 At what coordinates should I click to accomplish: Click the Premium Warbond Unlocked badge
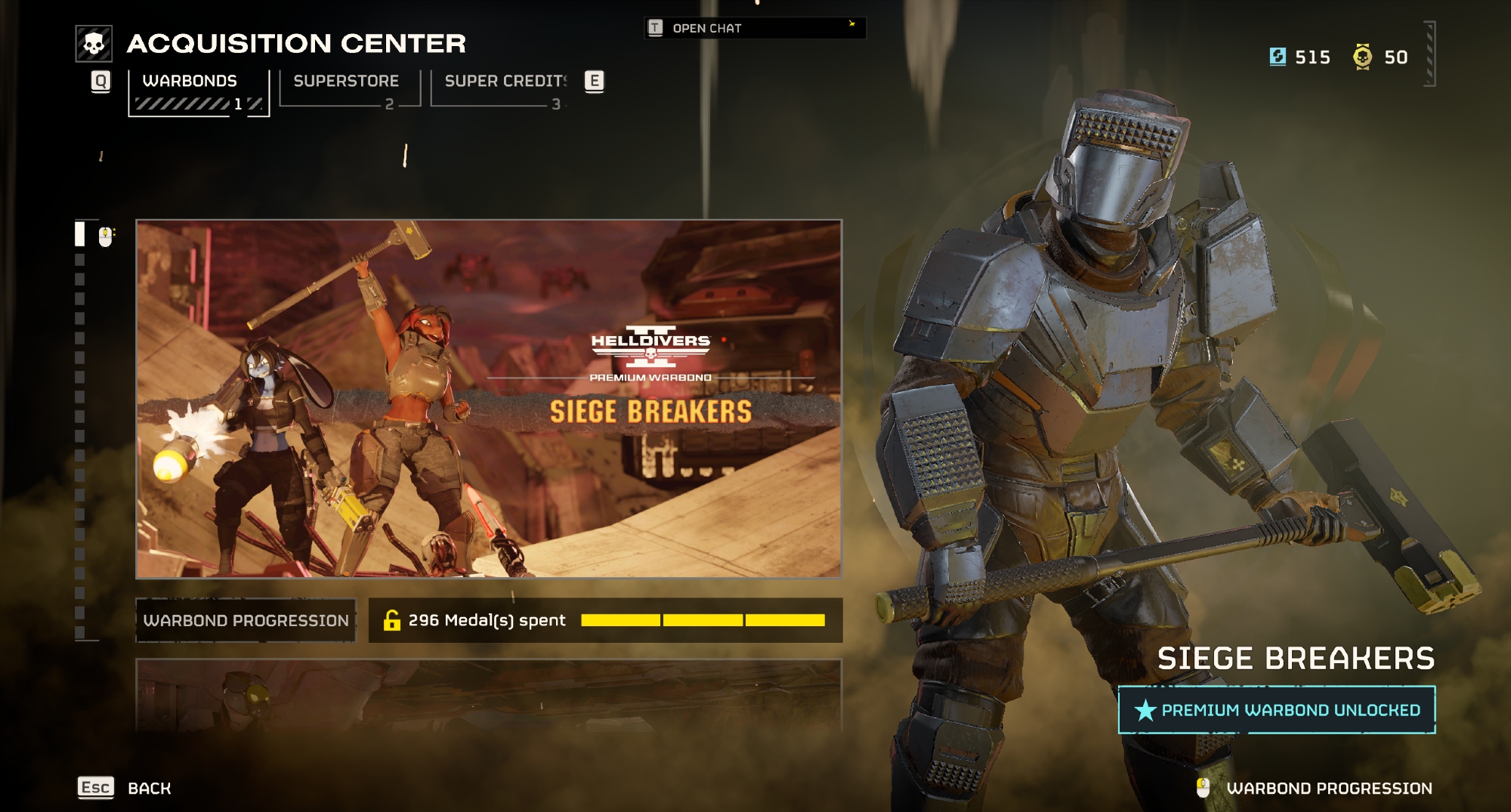pos(1277,710)
